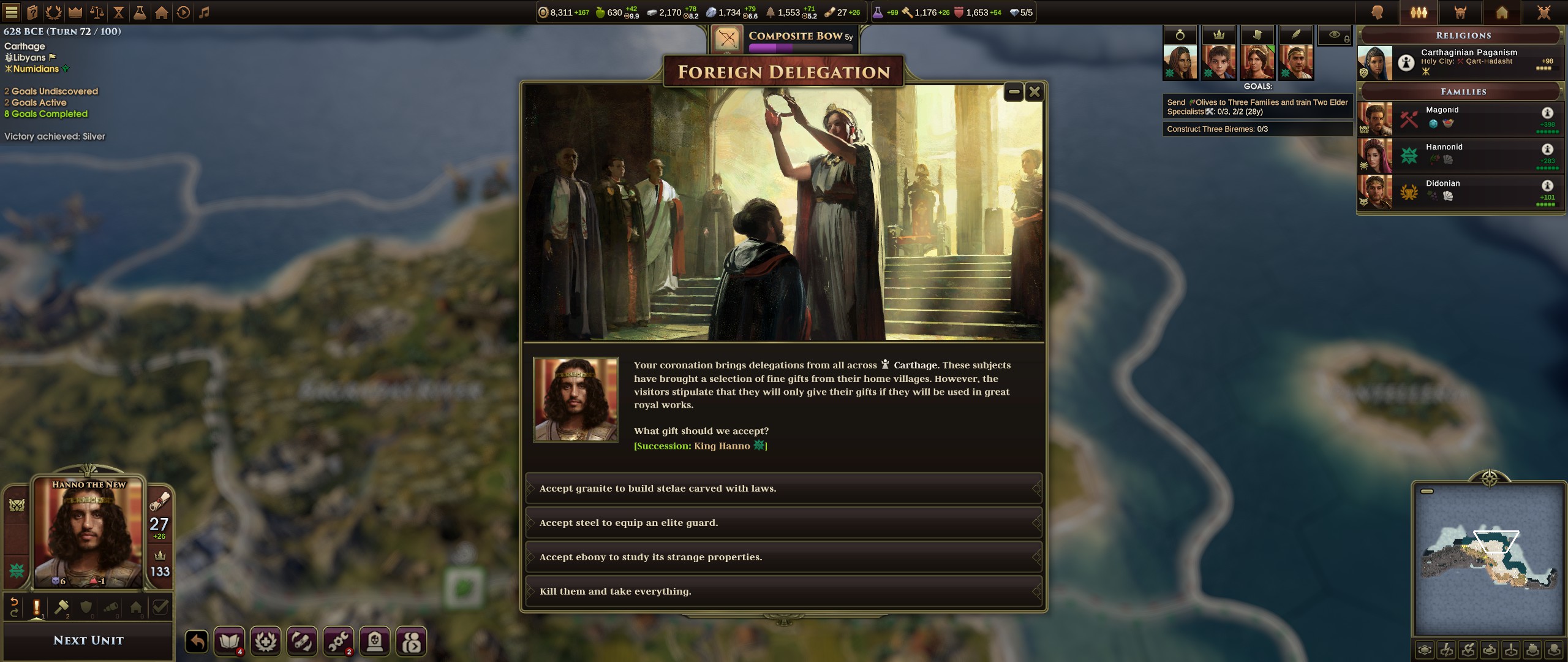
Task: Select the laurel wreath victory icon top toolbar
Action: 55,11
